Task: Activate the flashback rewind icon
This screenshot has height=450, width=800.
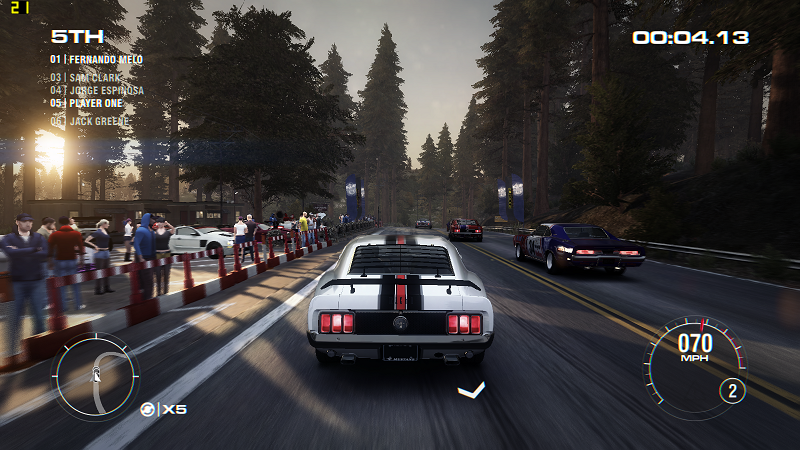Action: tap(148, 409)
